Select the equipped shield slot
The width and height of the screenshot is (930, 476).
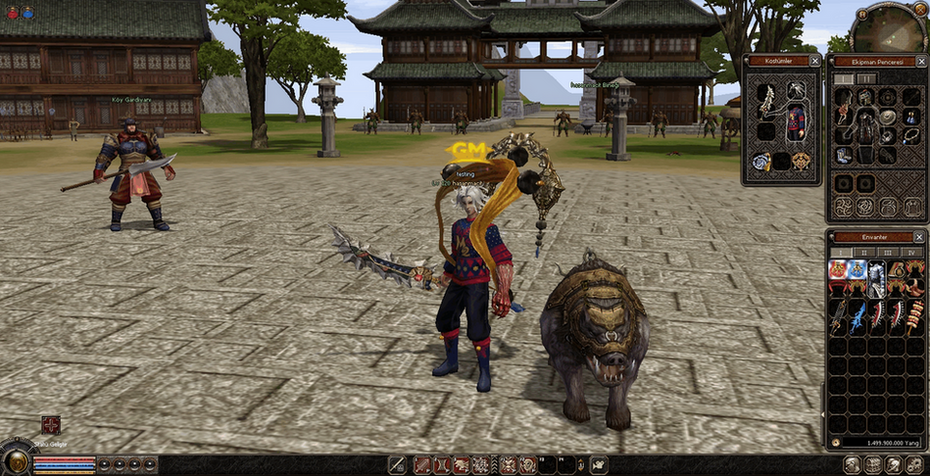(x=888, y=117)
